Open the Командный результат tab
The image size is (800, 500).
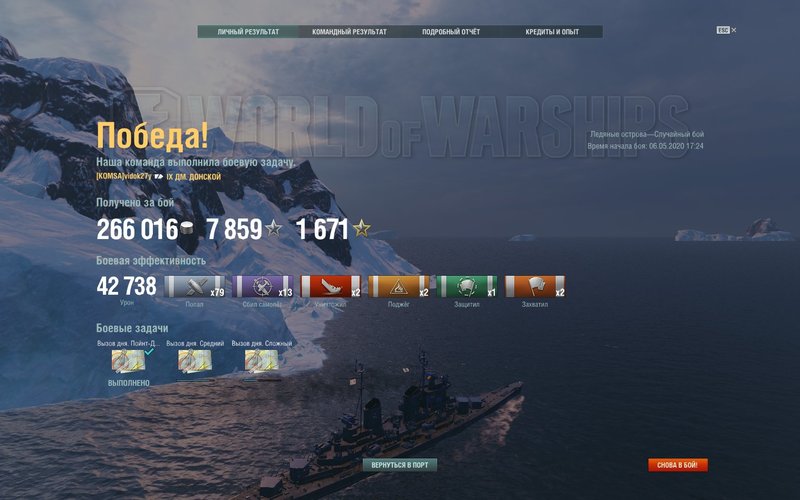click(349, 32)
